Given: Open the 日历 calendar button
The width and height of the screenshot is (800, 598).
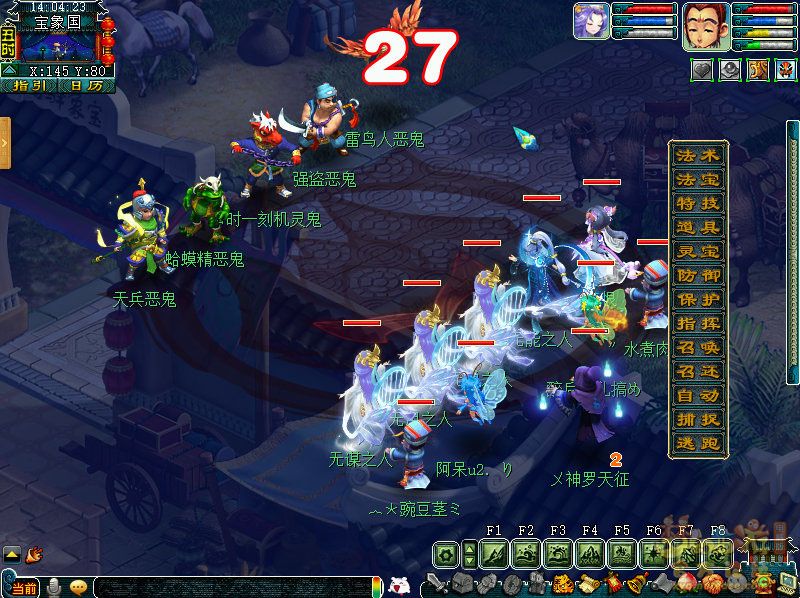Looking at the screenshot, I should (86, 86).
